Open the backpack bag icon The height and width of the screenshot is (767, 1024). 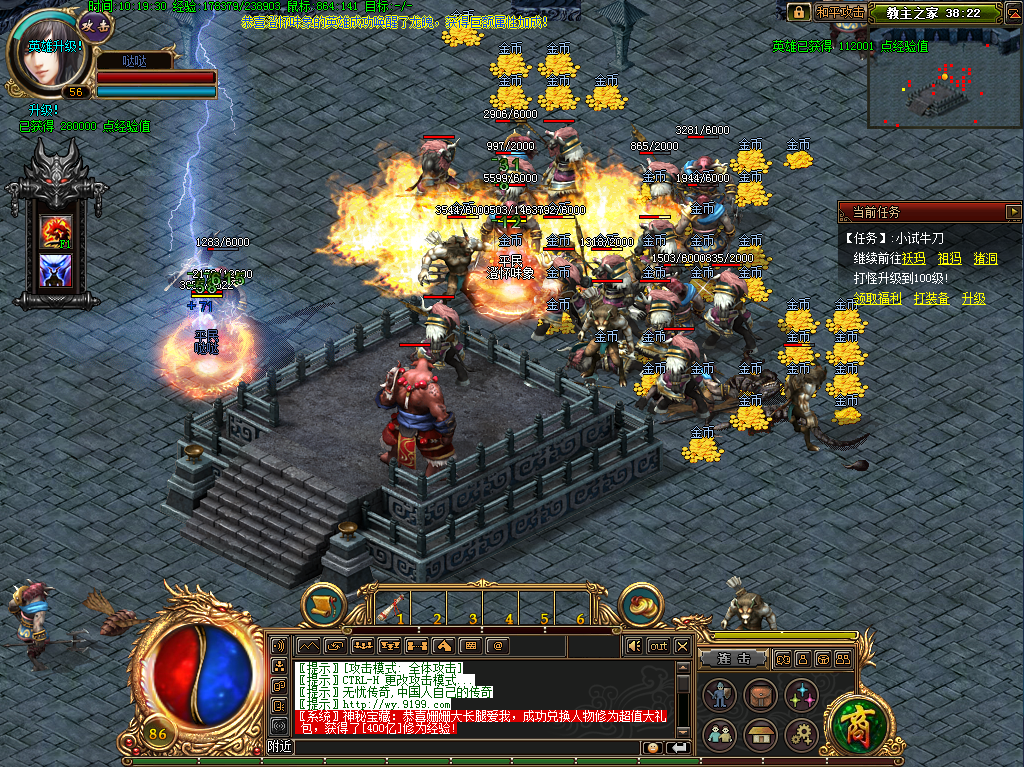click(x=759, y=694)
